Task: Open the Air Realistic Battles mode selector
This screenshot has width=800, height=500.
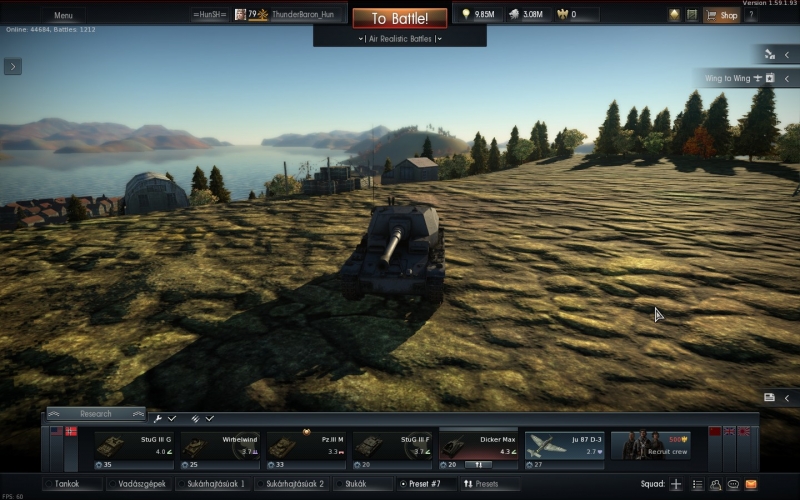Action: pos(399,38)
